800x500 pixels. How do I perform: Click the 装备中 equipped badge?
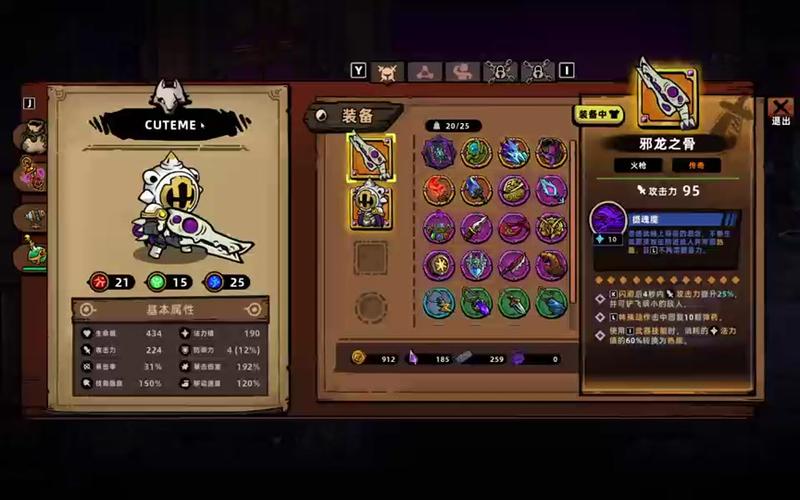pos(597,114)
